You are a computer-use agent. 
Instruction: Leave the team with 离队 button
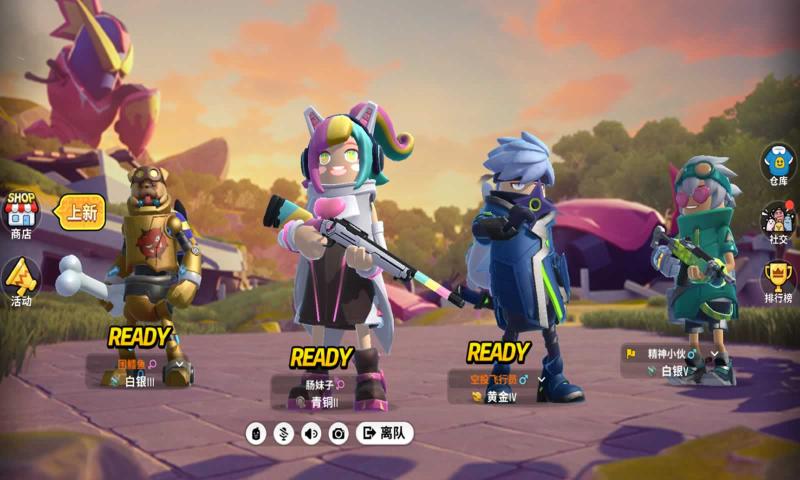coord(384,433)
